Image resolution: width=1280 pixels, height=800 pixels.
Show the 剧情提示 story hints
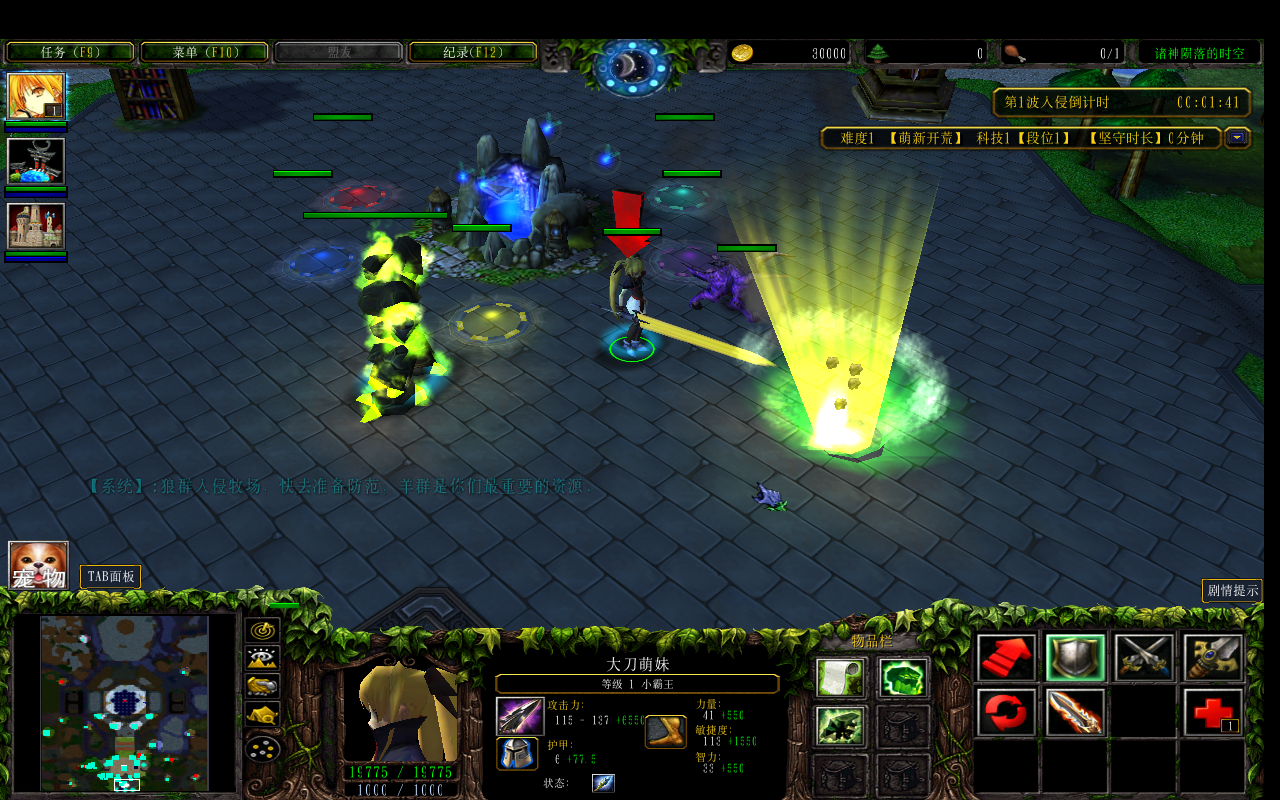coord(1232,590)
